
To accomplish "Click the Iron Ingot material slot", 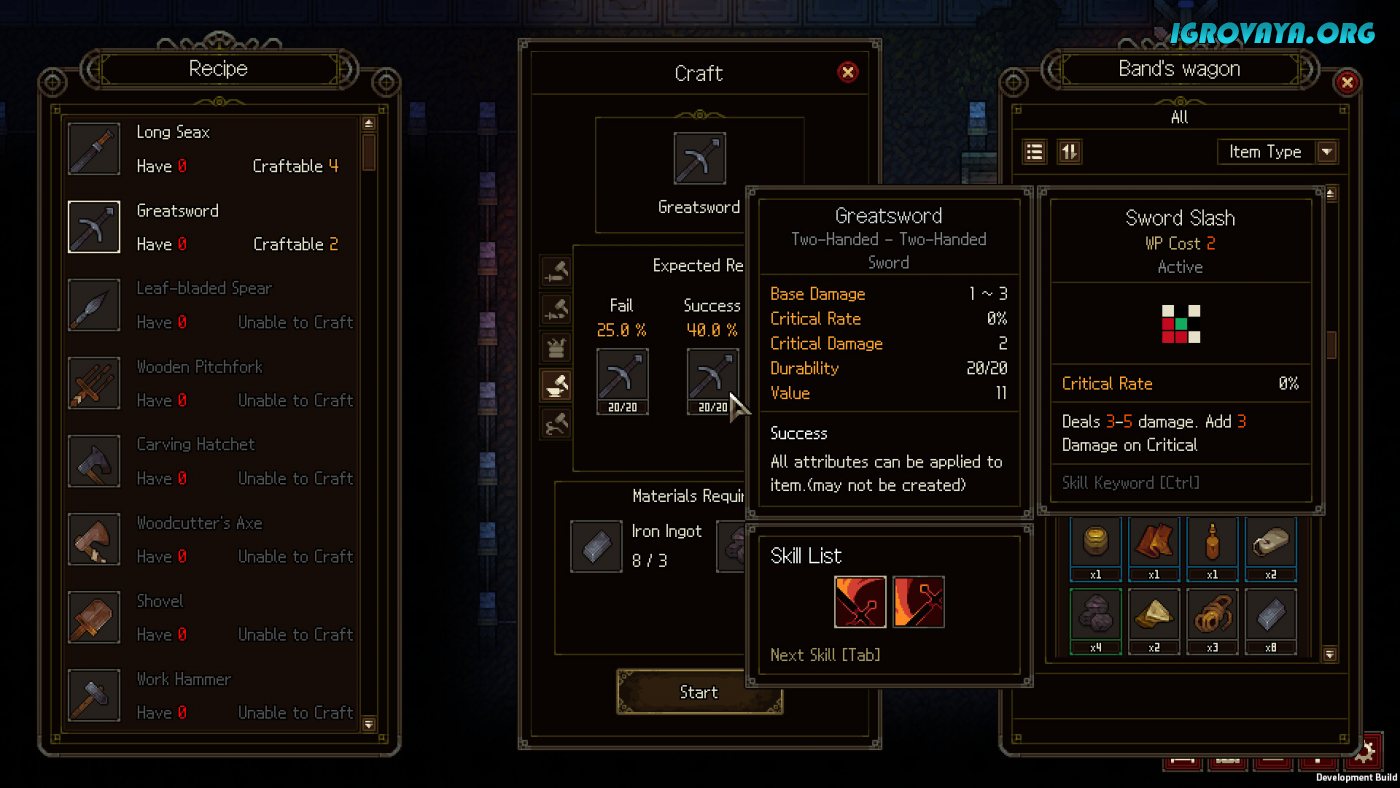I will click(x=596, y=546).
